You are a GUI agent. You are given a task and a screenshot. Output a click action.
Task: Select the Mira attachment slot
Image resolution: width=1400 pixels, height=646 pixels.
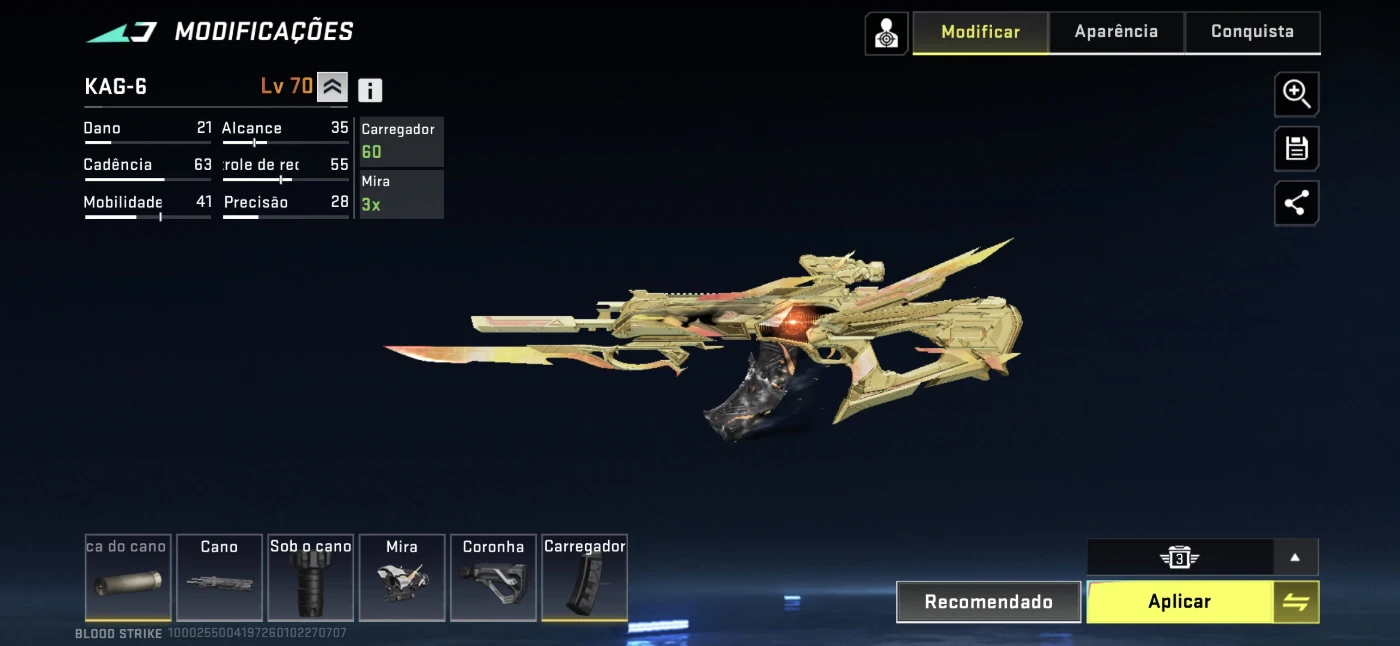point(402,578)
